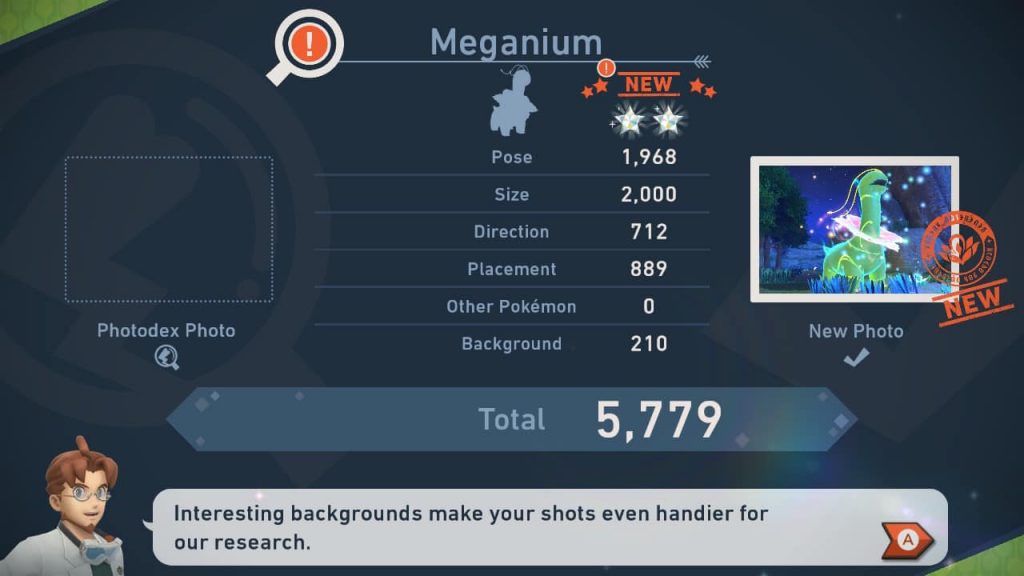Select the new Meganium photo thumbnail
Viewport: 1024px width, 576px height.
point(853,229)
